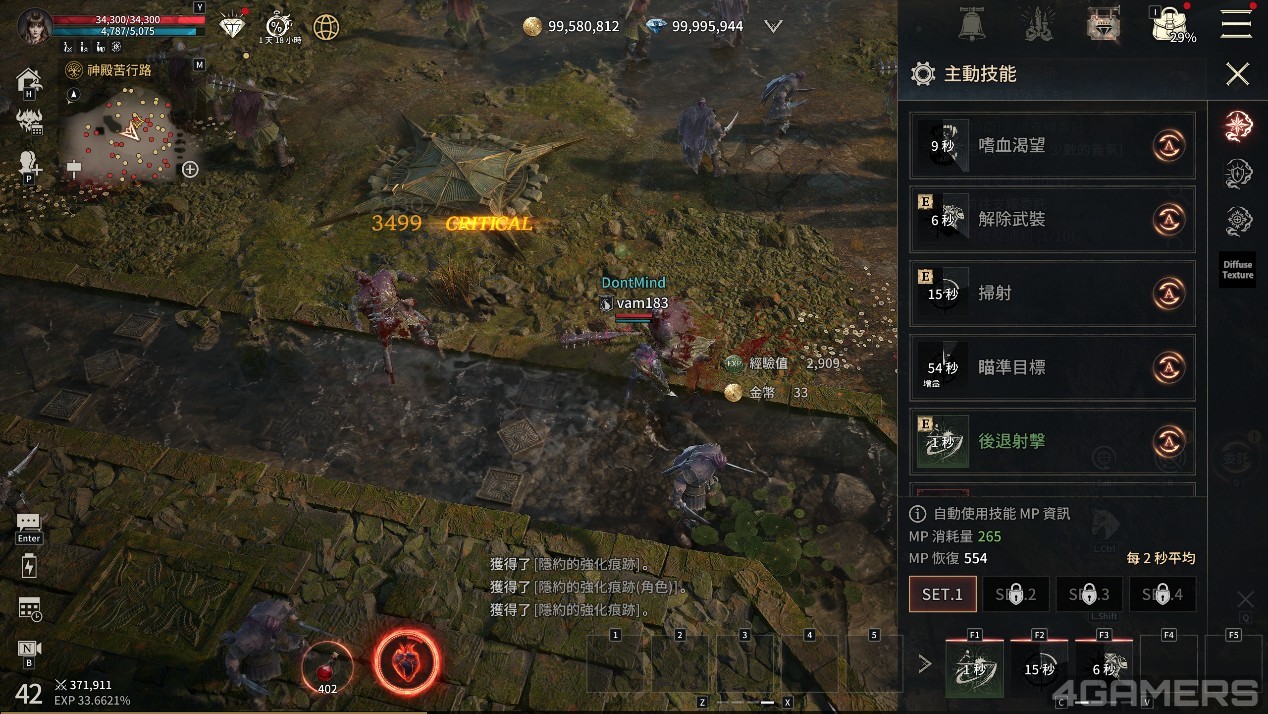Select the 掃射 skill row
Image resolution: width=1268 pixels, height=714 pixels.
tap(1051, 294)
